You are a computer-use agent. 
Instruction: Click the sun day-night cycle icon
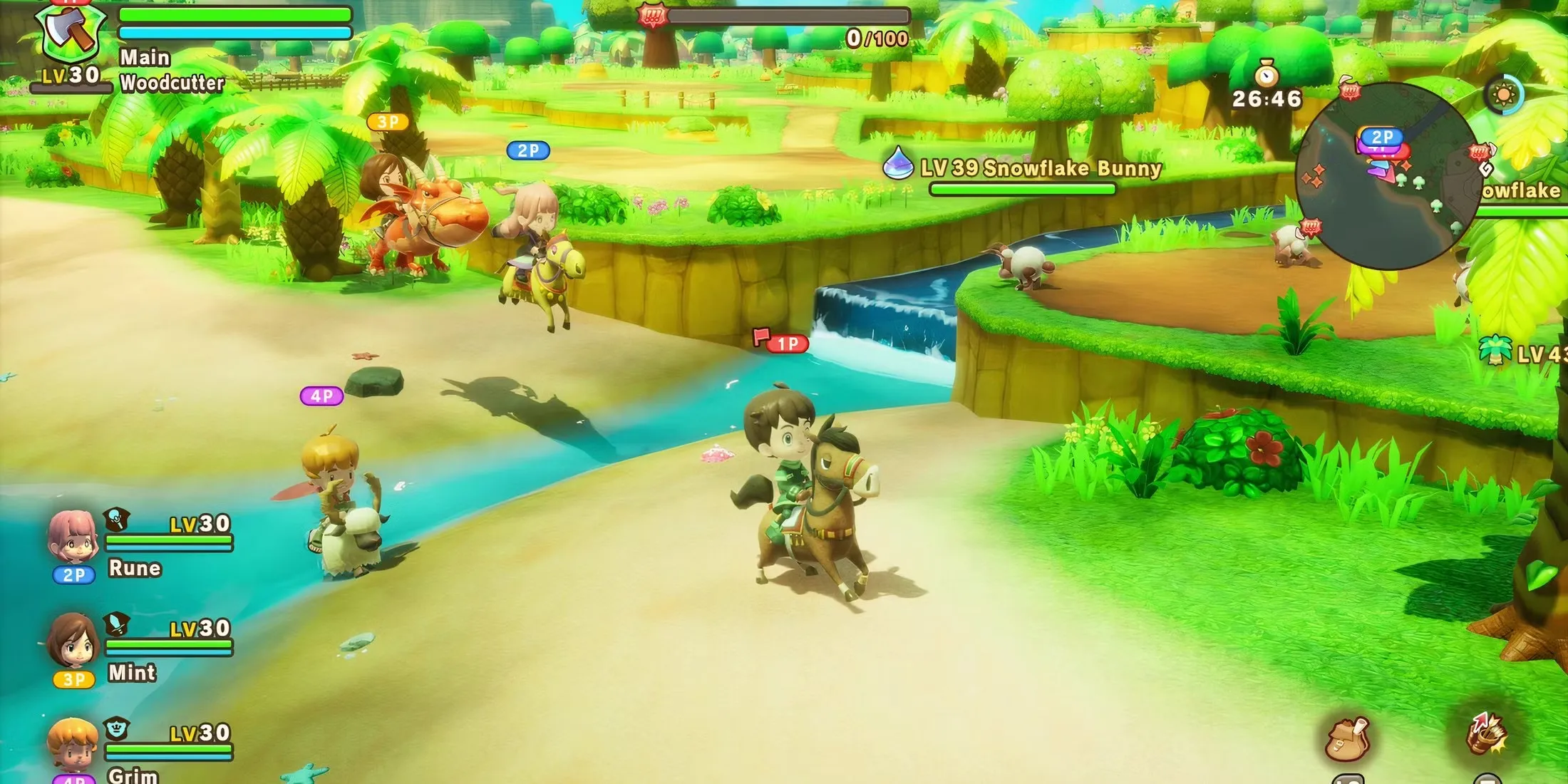click(1504, 95)
